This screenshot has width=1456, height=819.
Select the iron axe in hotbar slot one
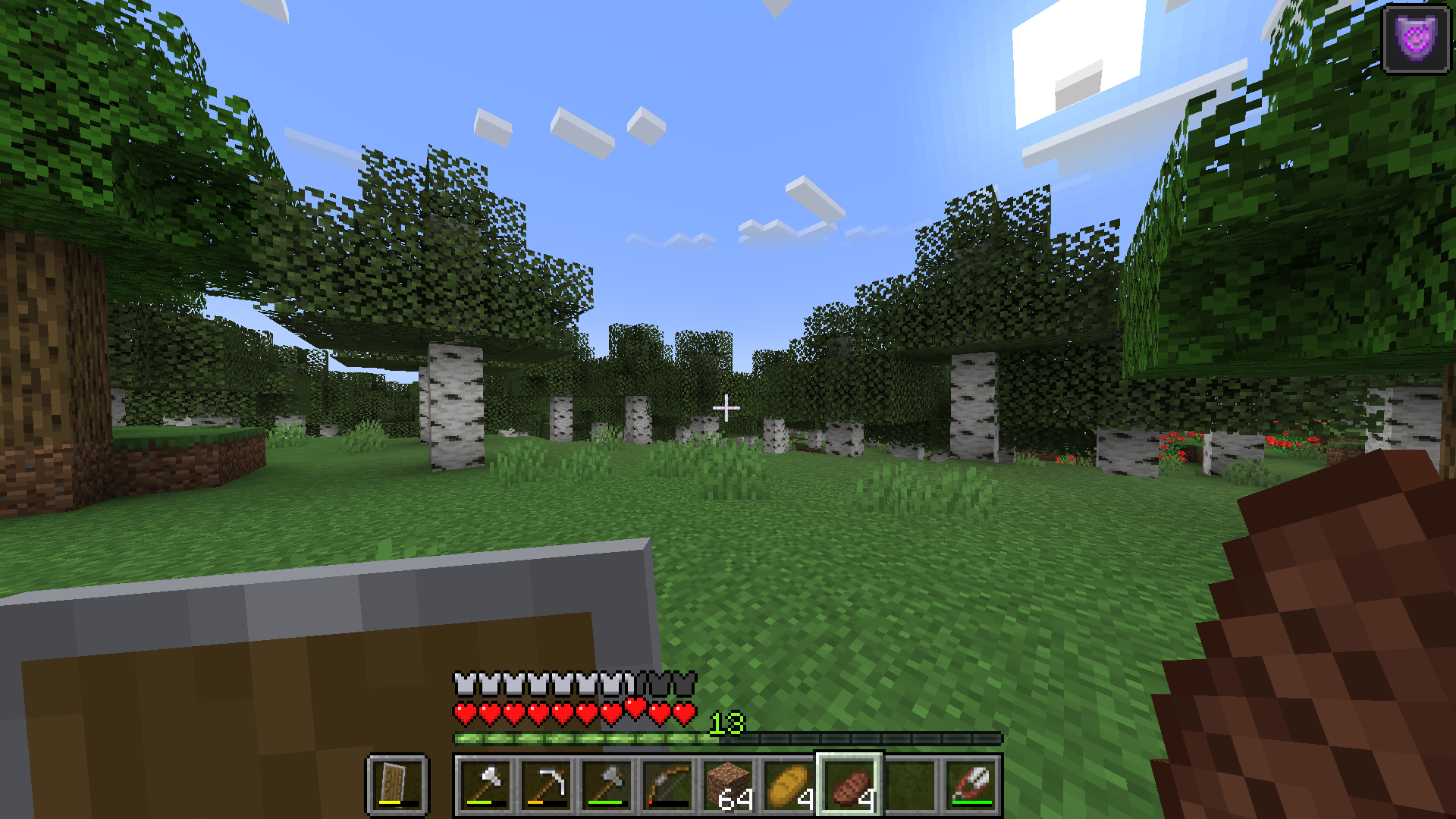485,785
